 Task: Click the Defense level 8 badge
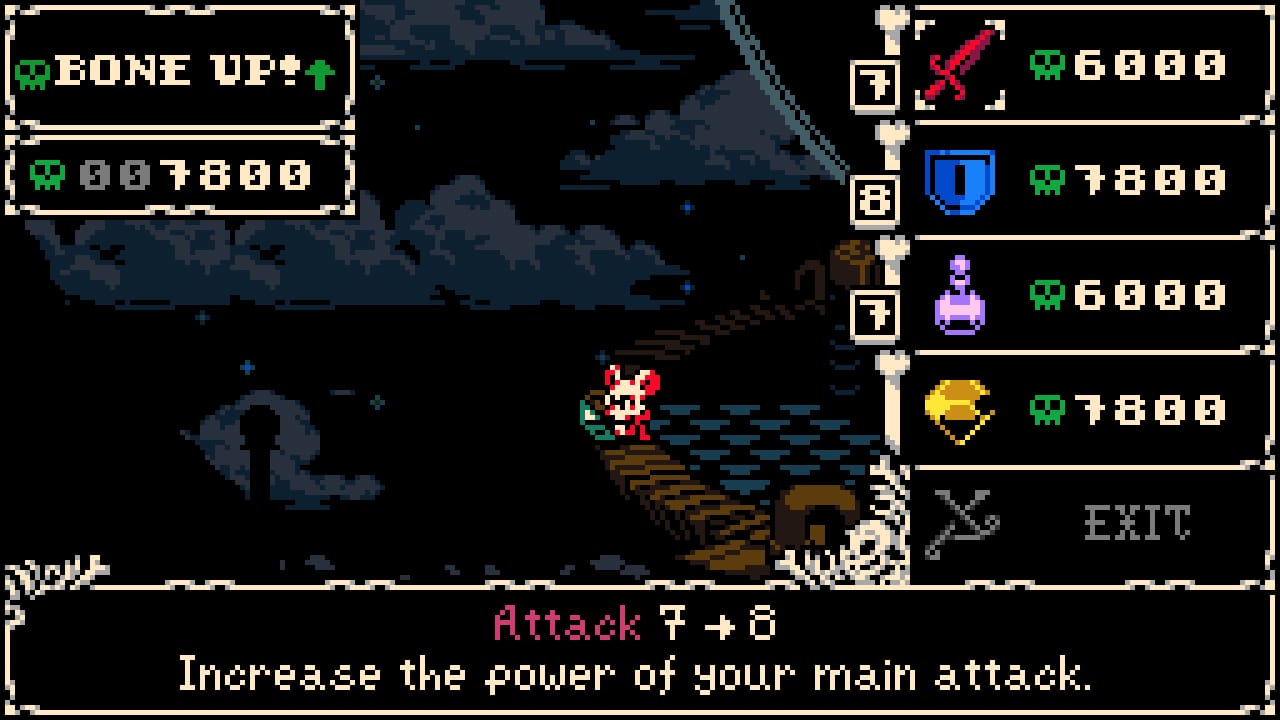876,200
